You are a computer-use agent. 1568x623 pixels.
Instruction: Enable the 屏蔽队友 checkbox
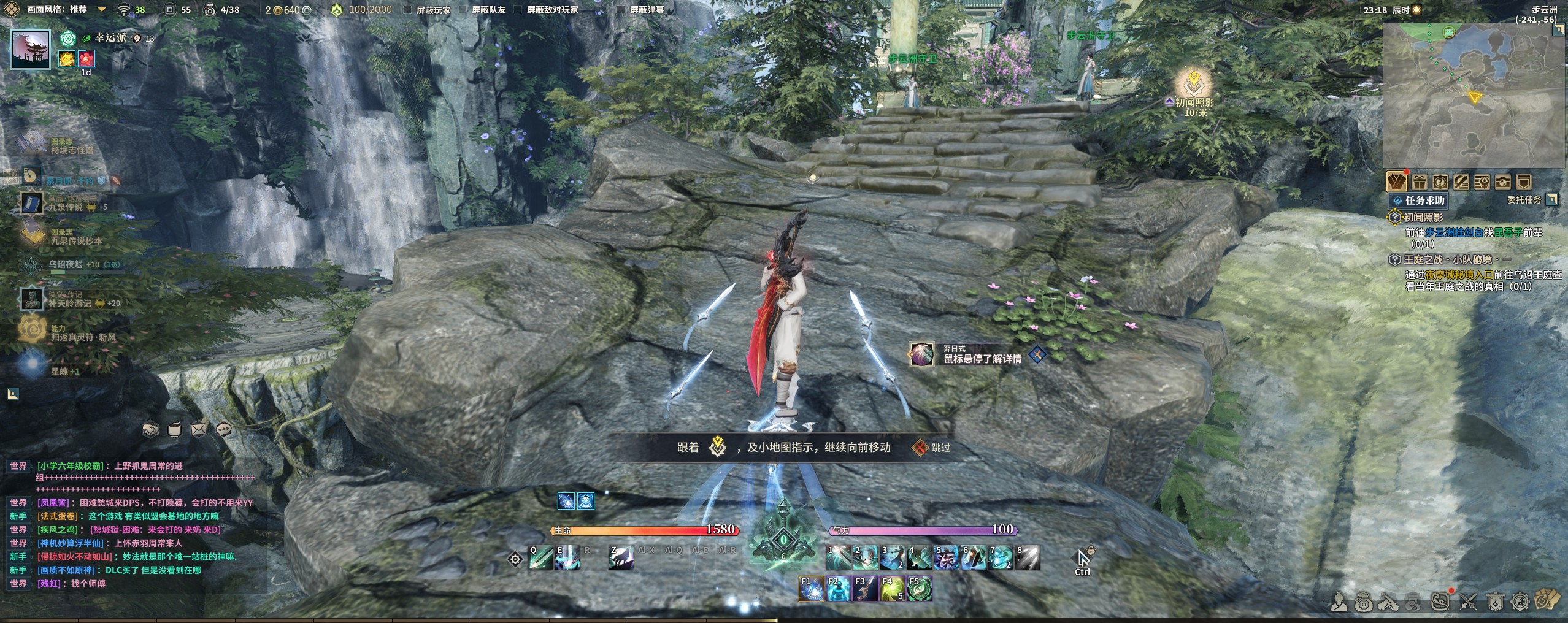[464, 10]
